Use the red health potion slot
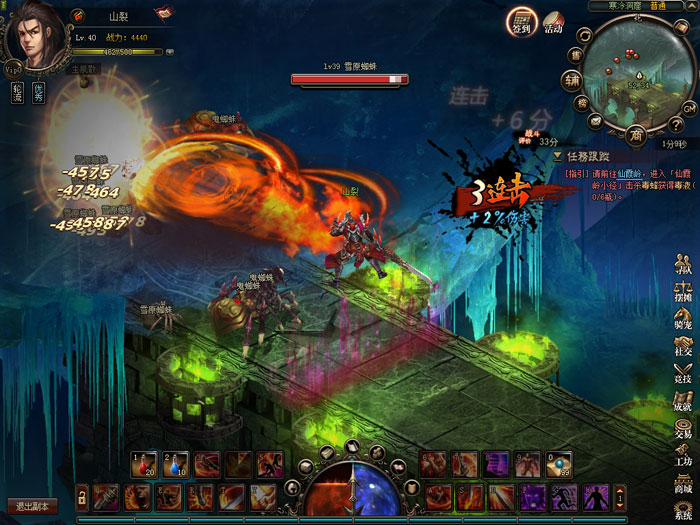Screen dimensions: 700x525 [146, 464]
